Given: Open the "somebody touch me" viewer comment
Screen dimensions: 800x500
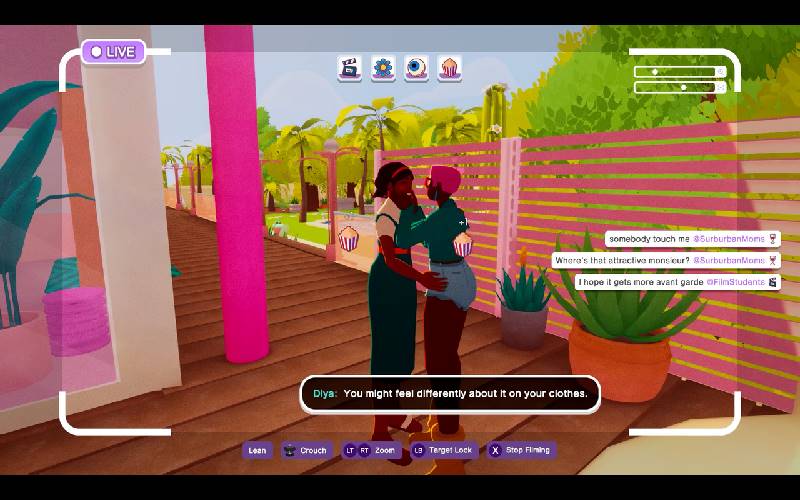Looking at the screenshot, I should click(692, 240).
